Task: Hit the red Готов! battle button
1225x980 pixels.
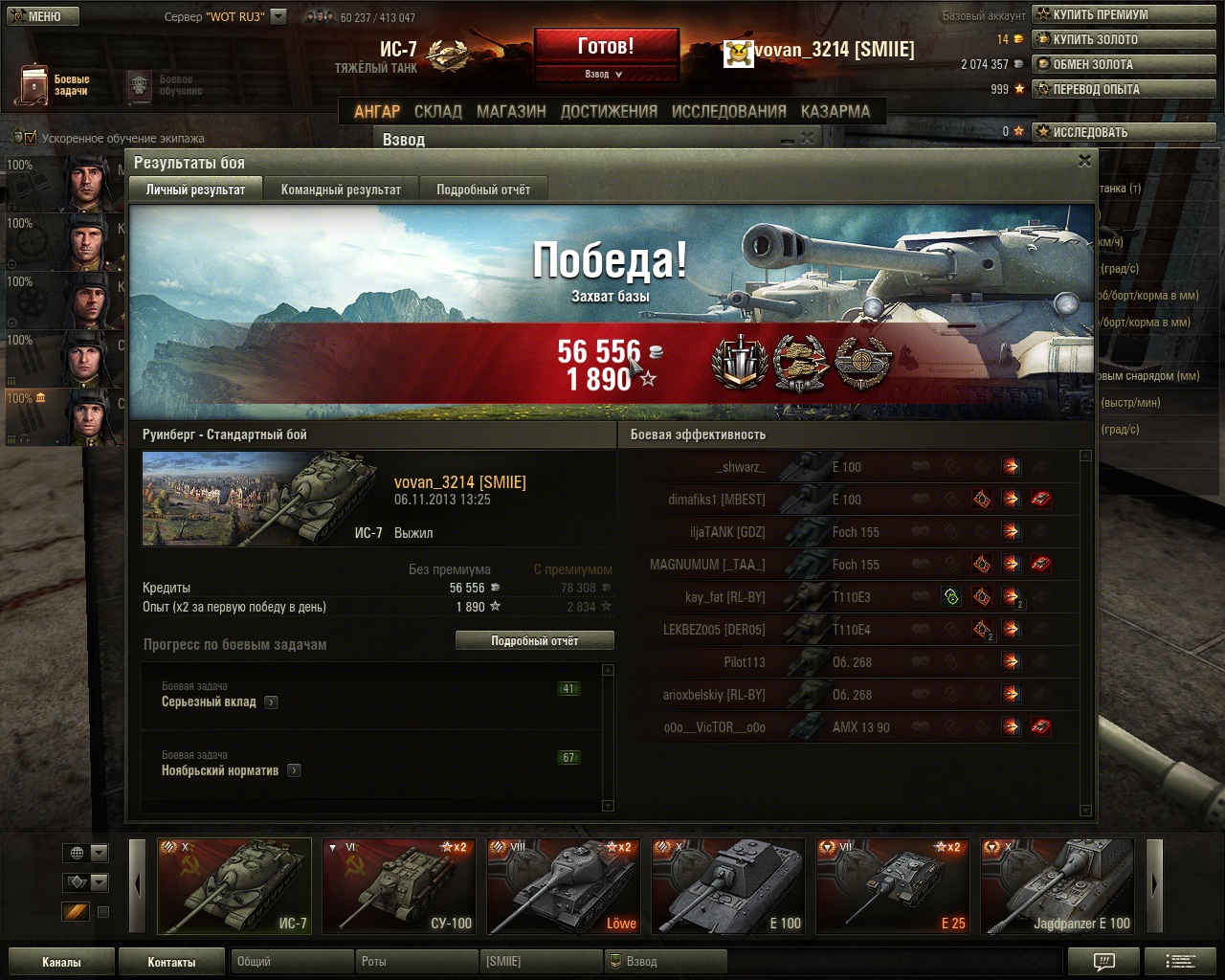Action: [606, 46]
